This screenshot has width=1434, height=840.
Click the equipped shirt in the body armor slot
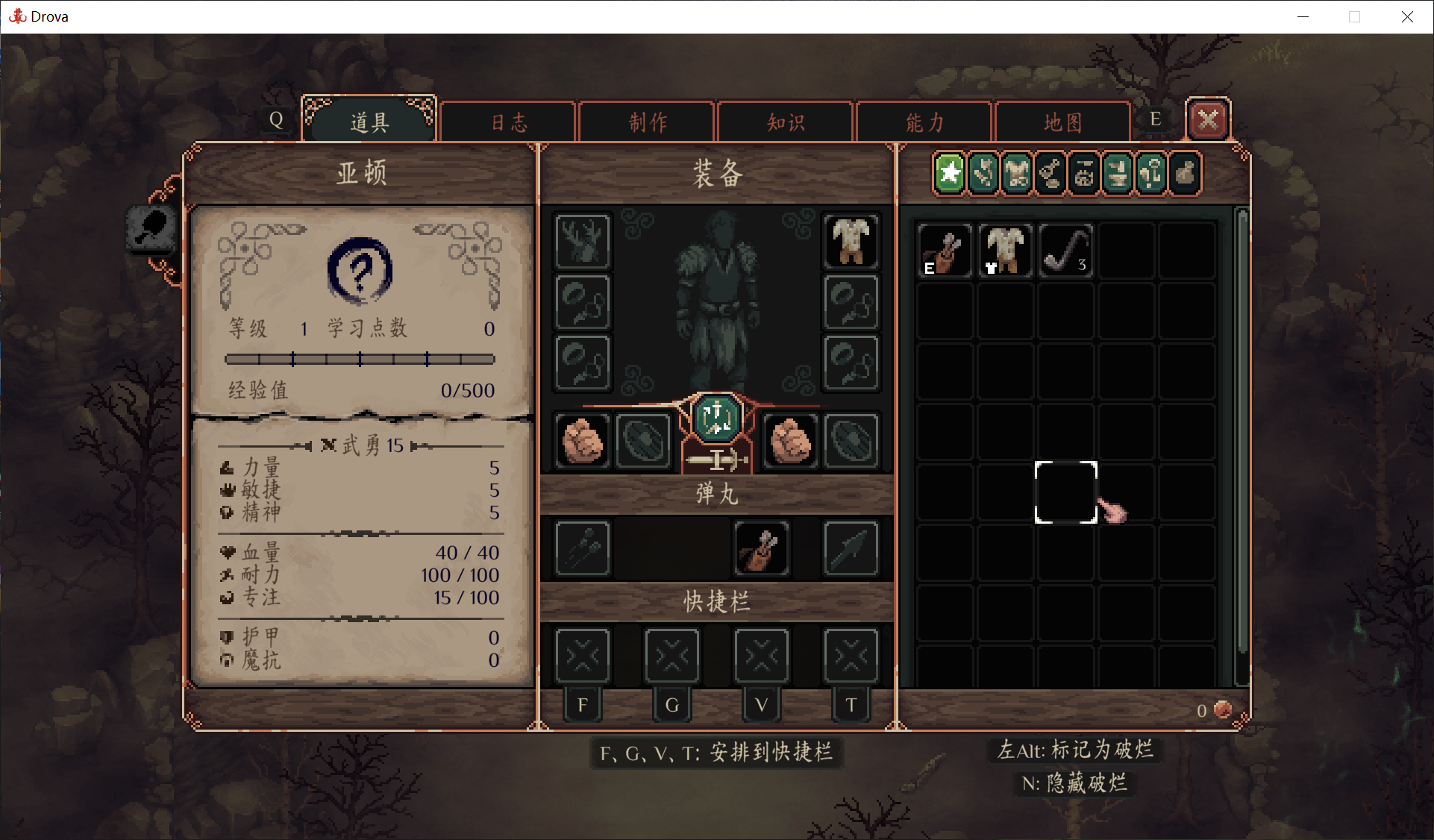(x=851, y=241)
